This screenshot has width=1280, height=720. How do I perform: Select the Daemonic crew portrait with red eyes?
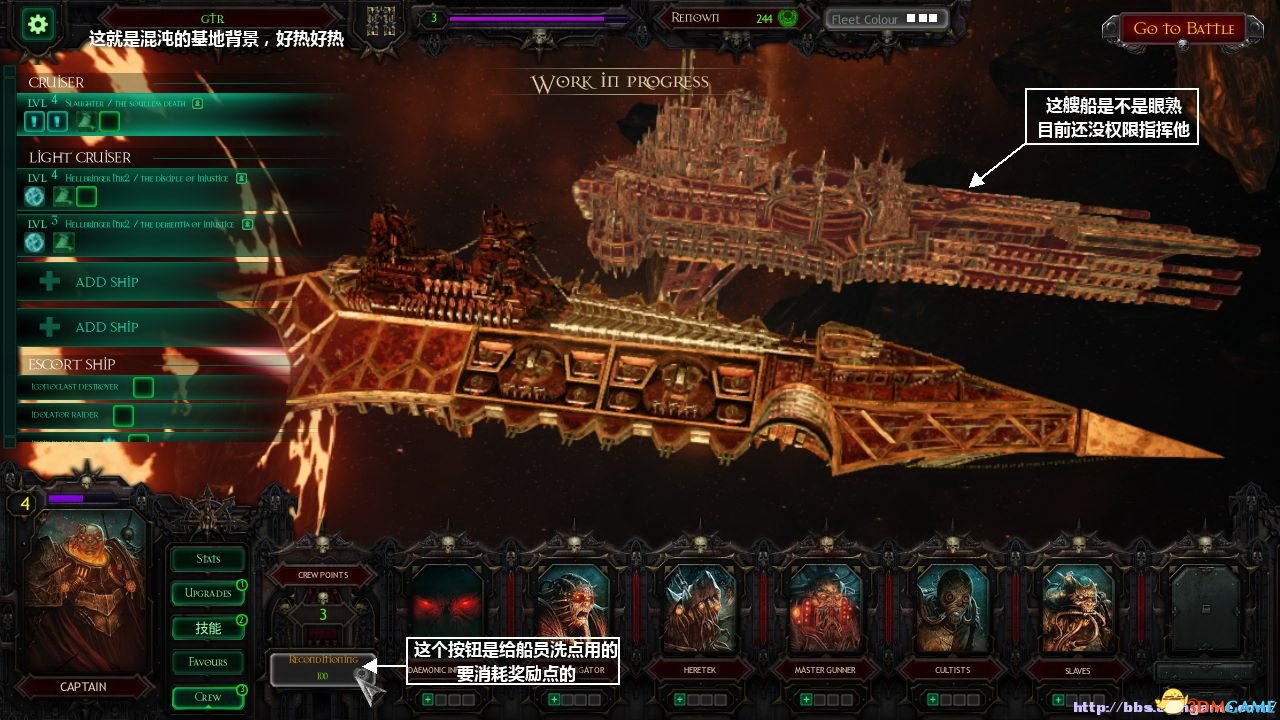coord(448,609)
